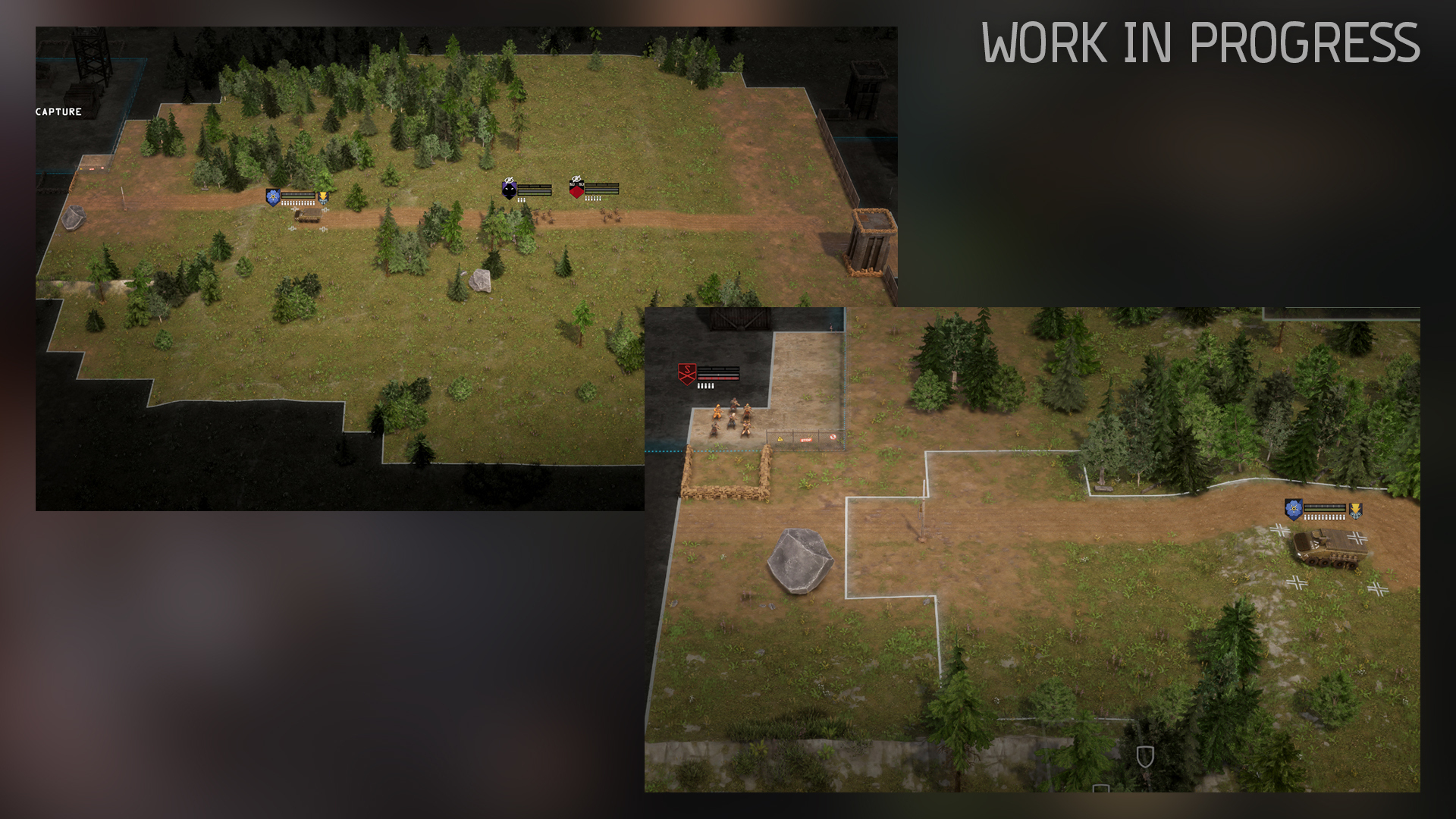Click the veterancy badge above the German halftrack

(x=1355, y=510)
